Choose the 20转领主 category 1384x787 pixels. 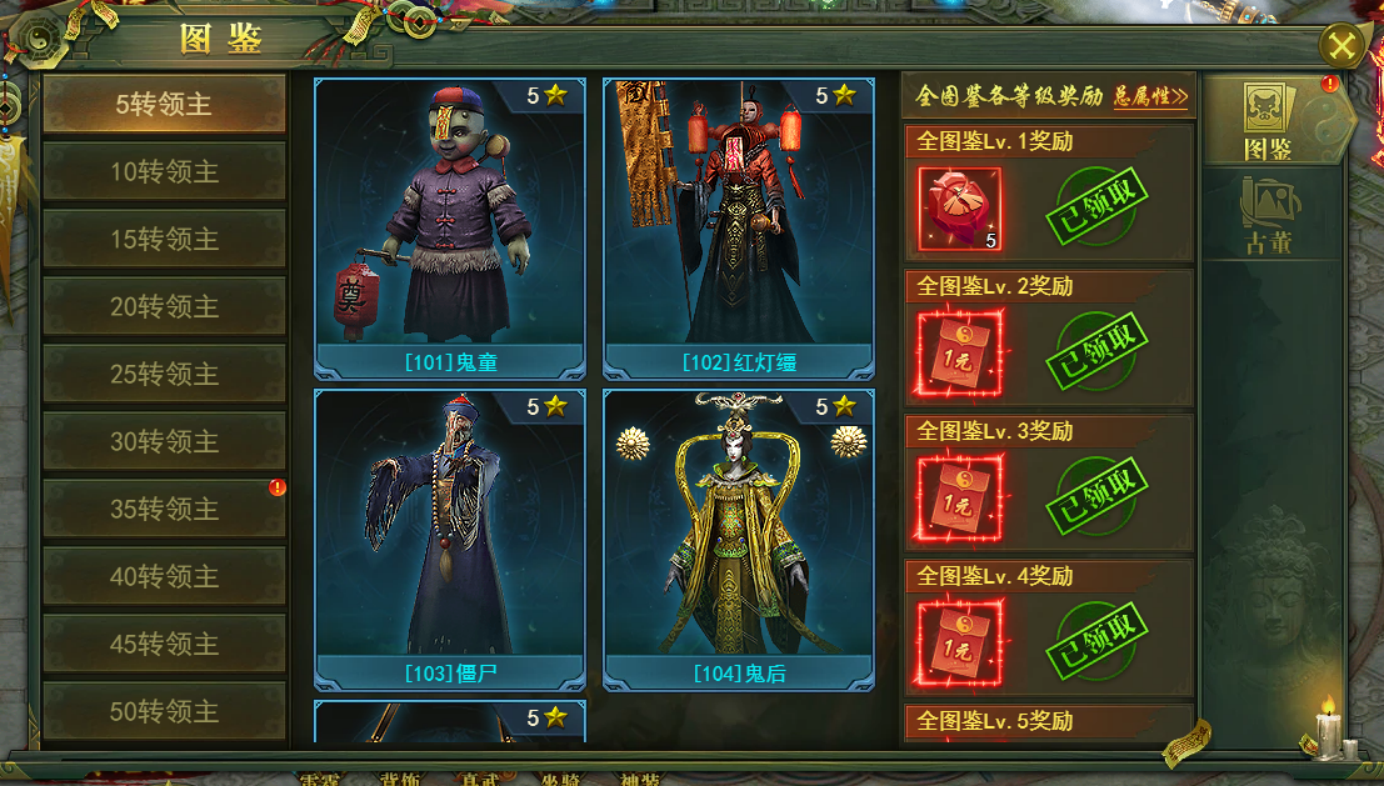pos(164,307)
